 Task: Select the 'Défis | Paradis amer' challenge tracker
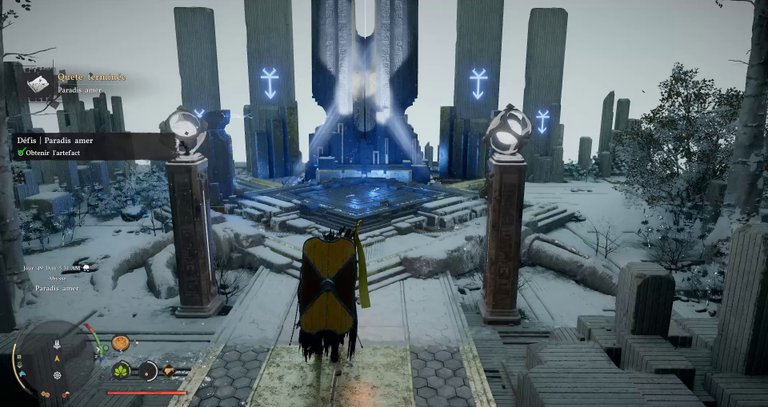pos(56,141)
